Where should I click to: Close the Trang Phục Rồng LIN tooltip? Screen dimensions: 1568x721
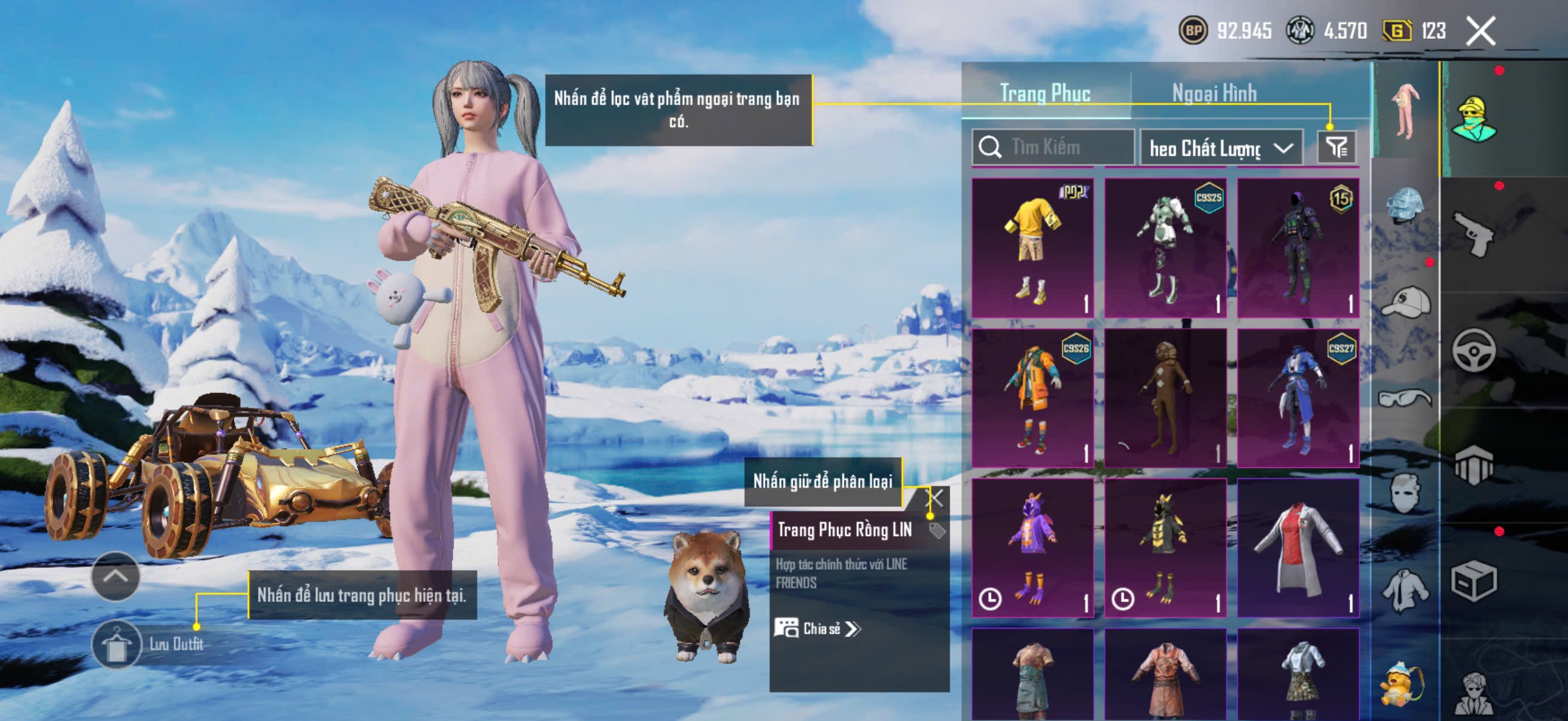(x=935, y=499)
